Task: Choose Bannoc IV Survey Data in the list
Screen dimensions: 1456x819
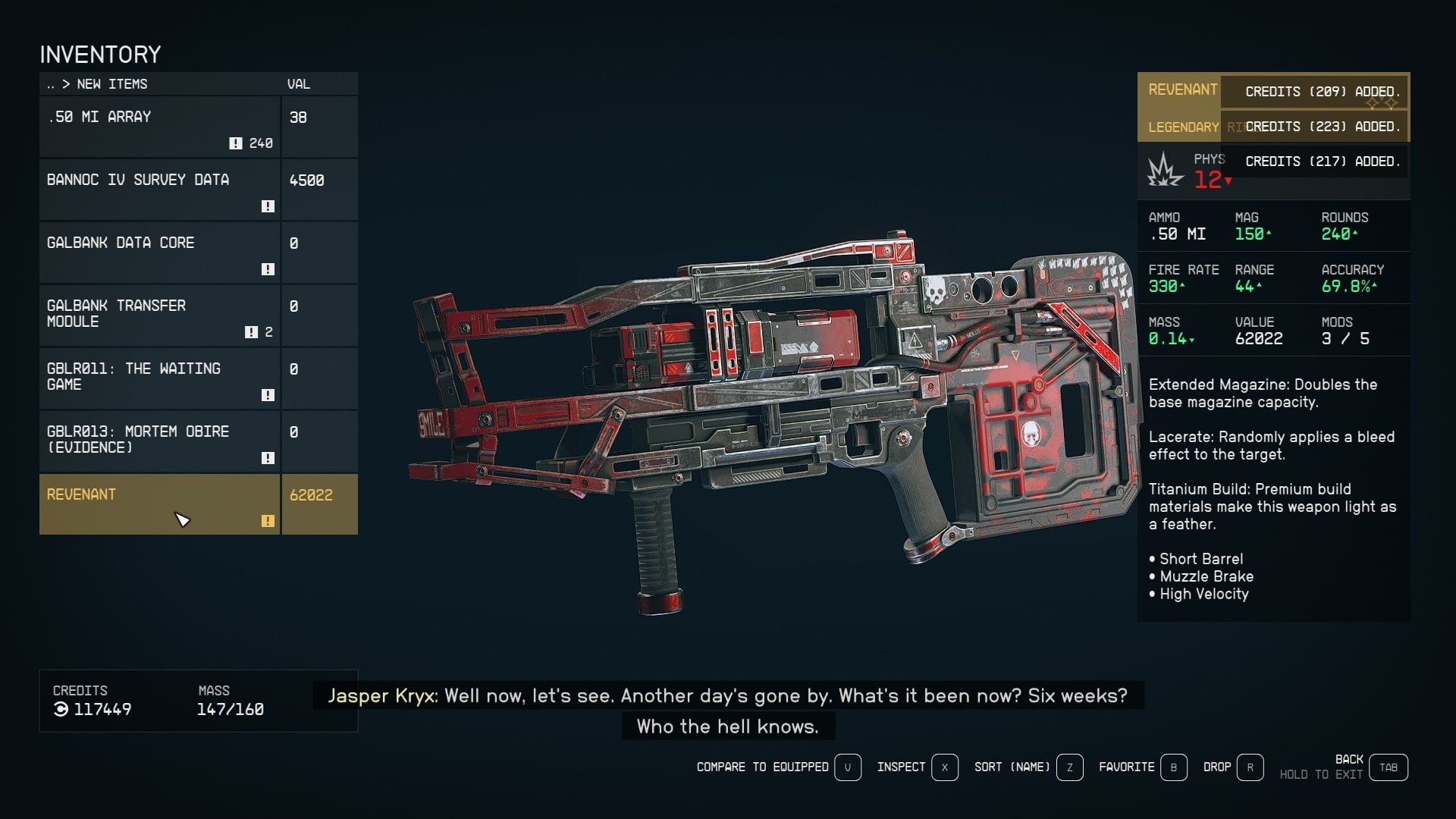Action: (159, 190)
